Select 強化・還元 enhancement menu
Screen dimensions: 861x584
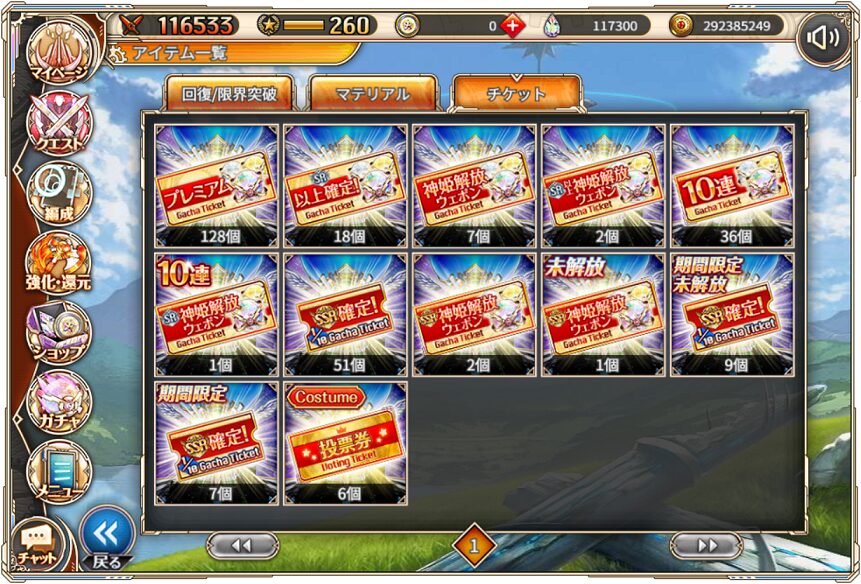pos(60,262)
